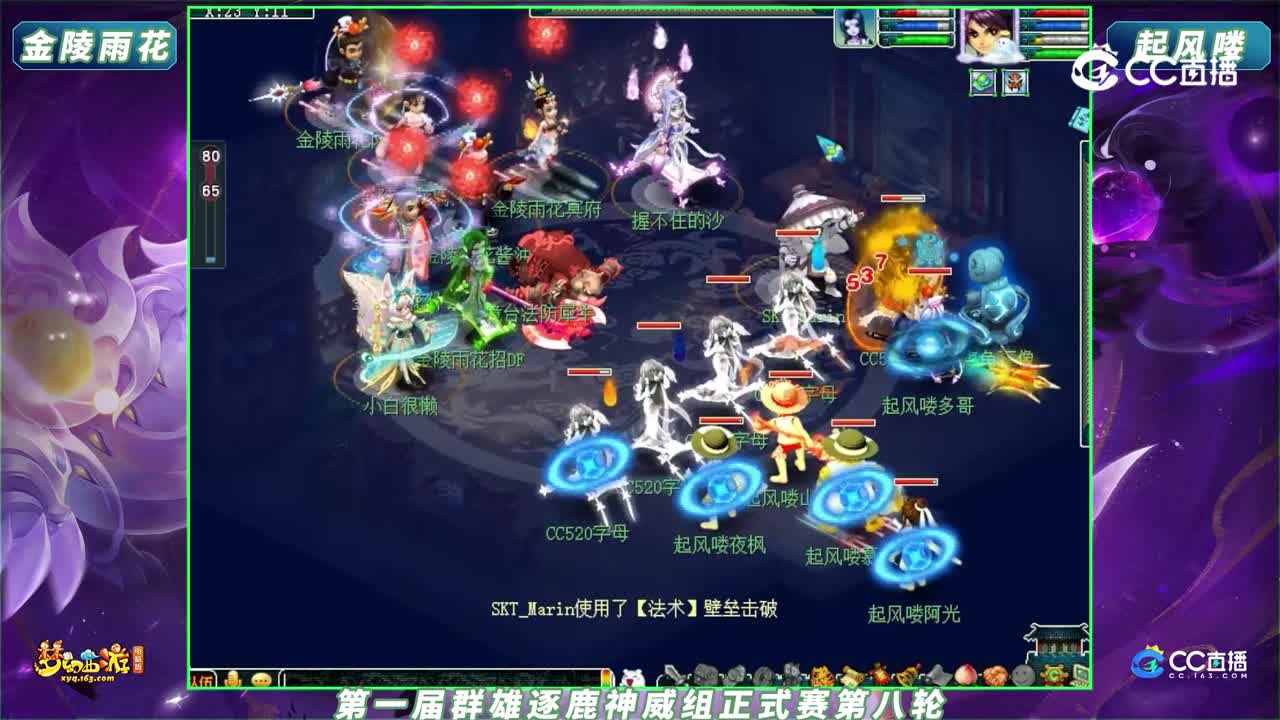Click the beast summon skill icon near the portrait
This screenshot has width=1280, height=720.
coord(1016,82)
